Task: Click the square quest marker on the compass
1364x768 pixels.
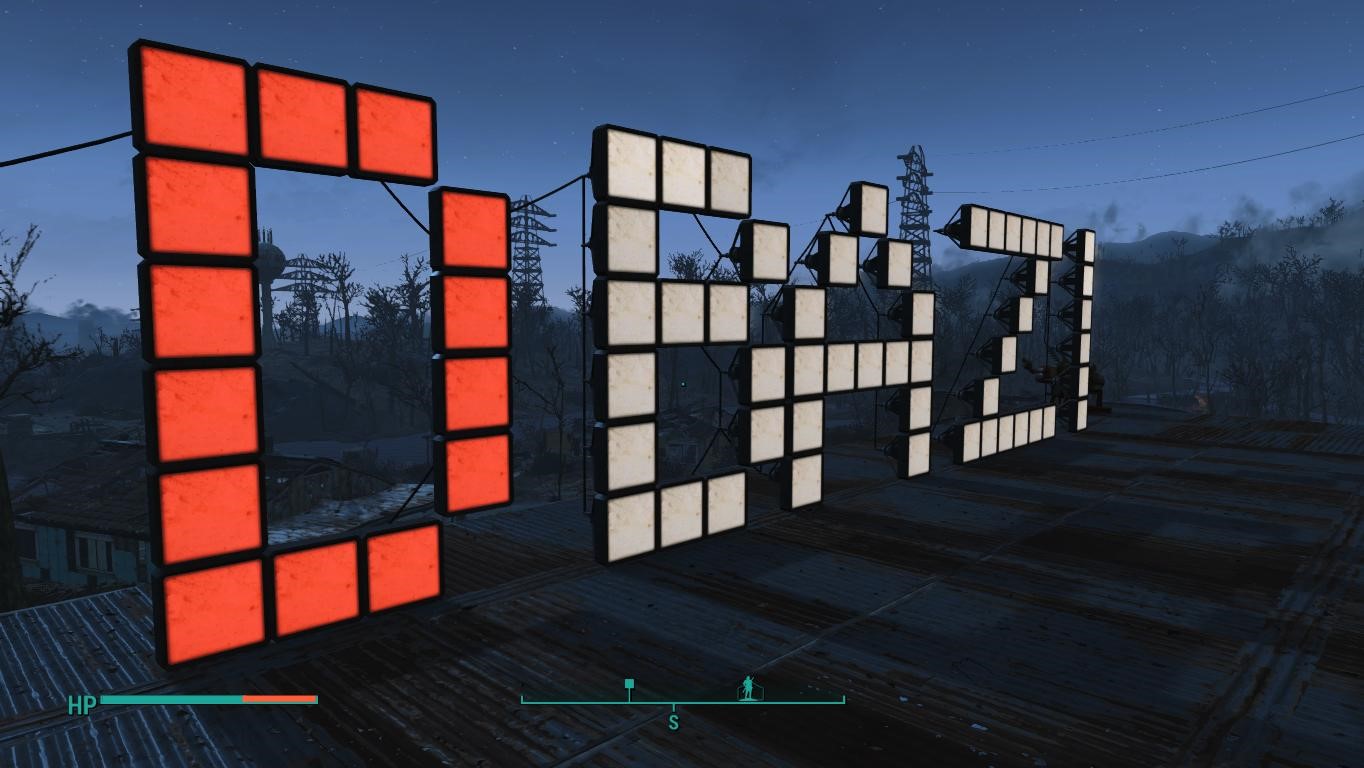Action: tap(627, 682)
